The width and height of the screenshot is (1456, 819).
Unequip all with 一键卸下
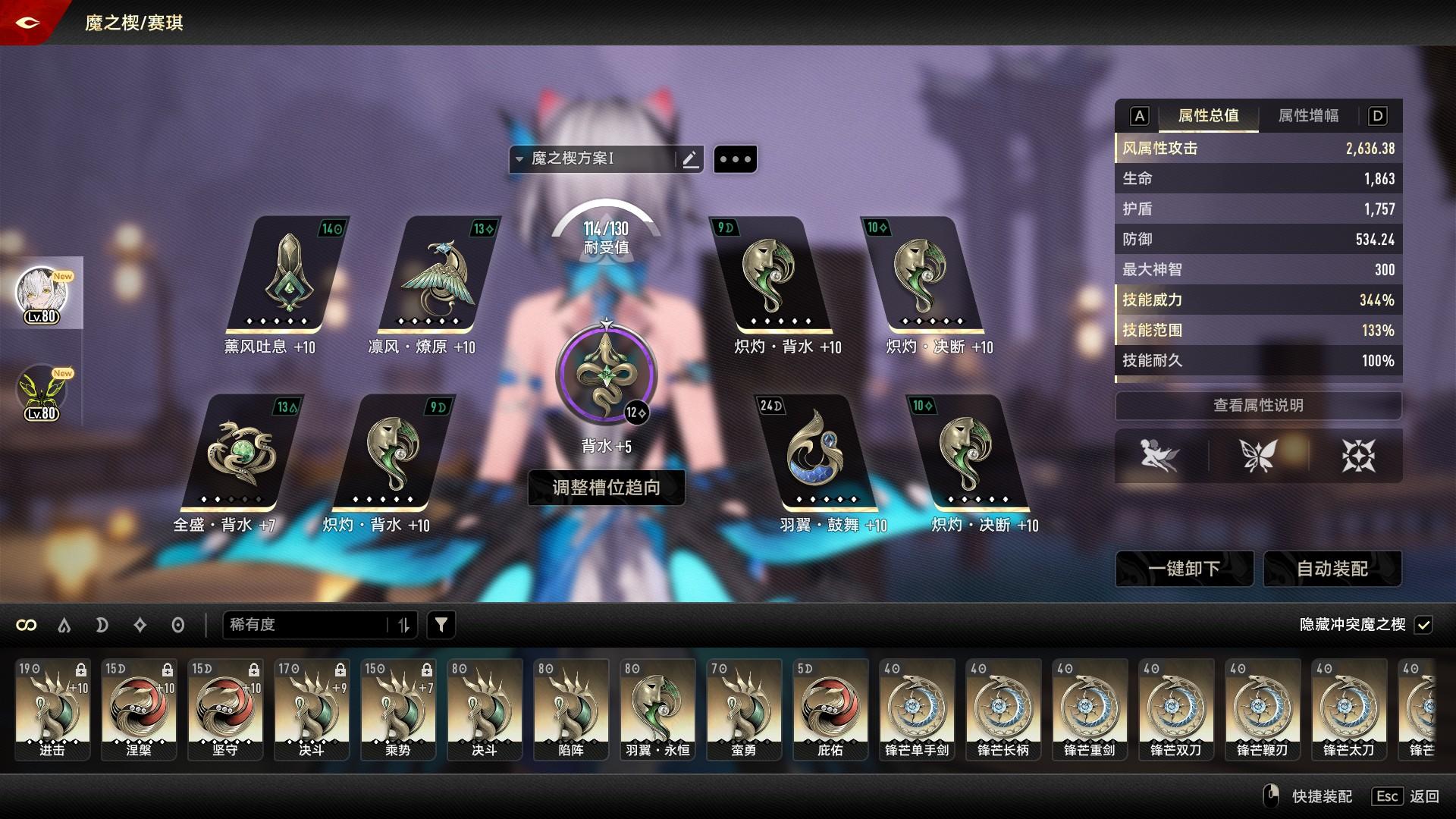click(1184, 569)
